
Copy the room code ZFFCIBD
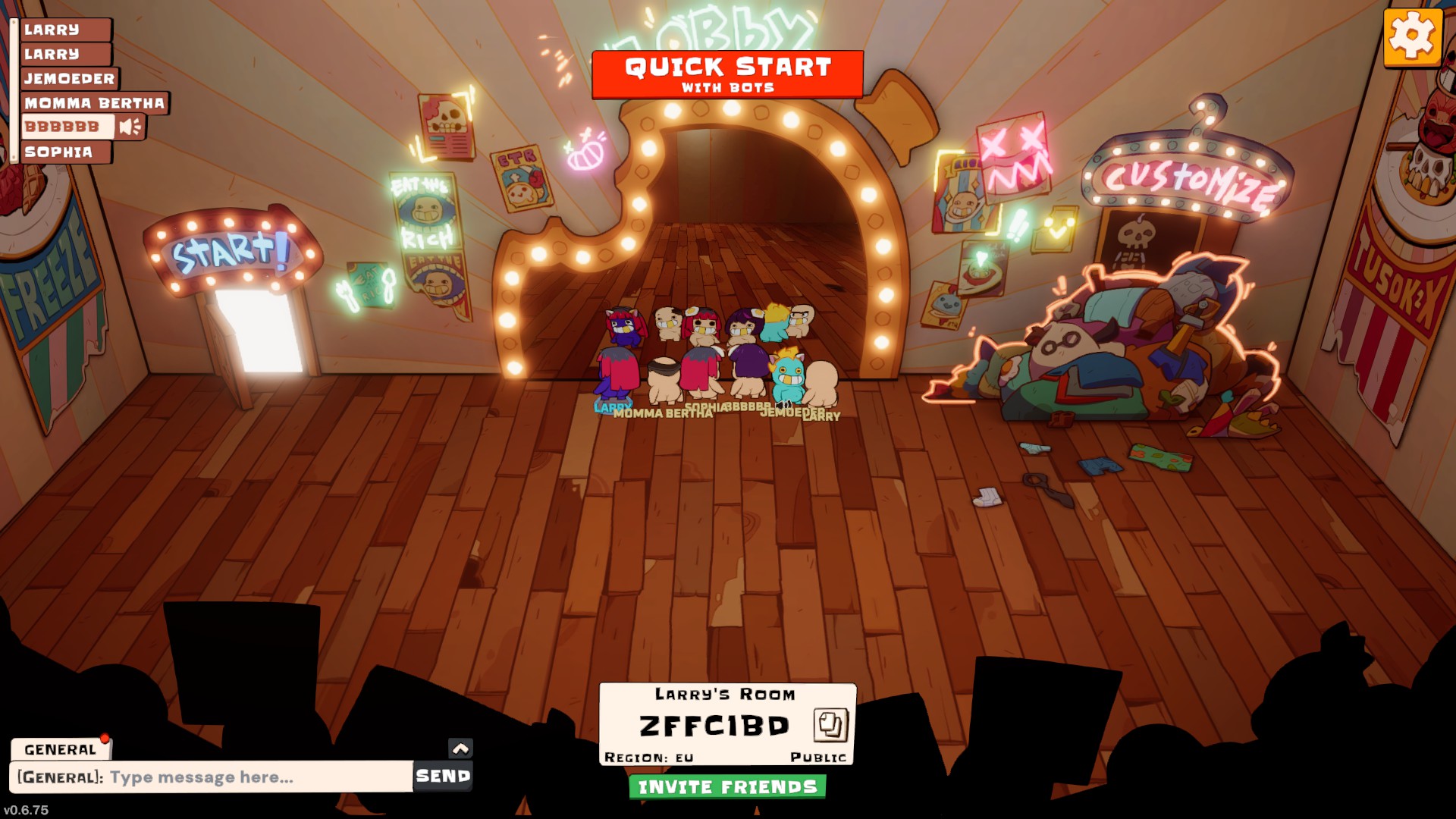830,725
